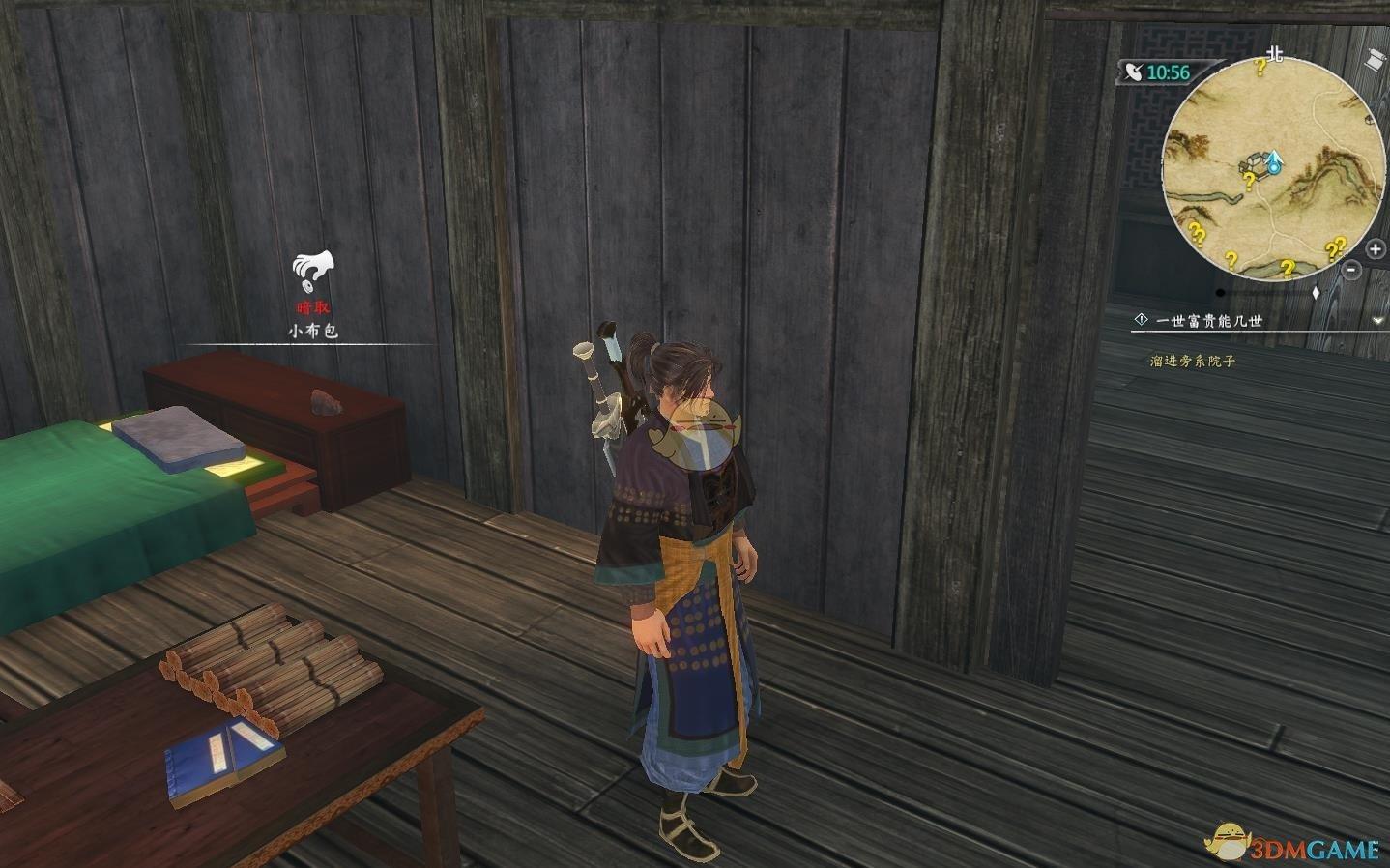Click the question mark at minimap's north edge
This screenshot has width=1390, height=868.
point(1260,67)
